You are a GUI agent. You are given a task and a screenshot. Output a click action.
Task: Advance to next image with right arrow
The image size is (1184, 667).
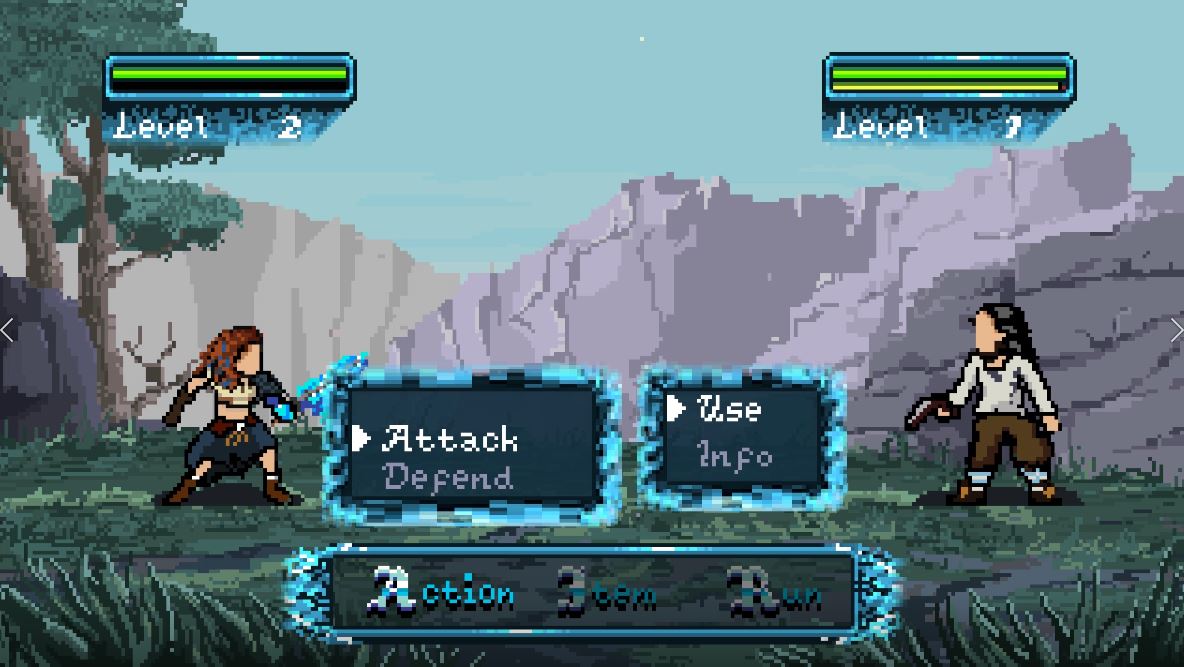point(1175,331)
